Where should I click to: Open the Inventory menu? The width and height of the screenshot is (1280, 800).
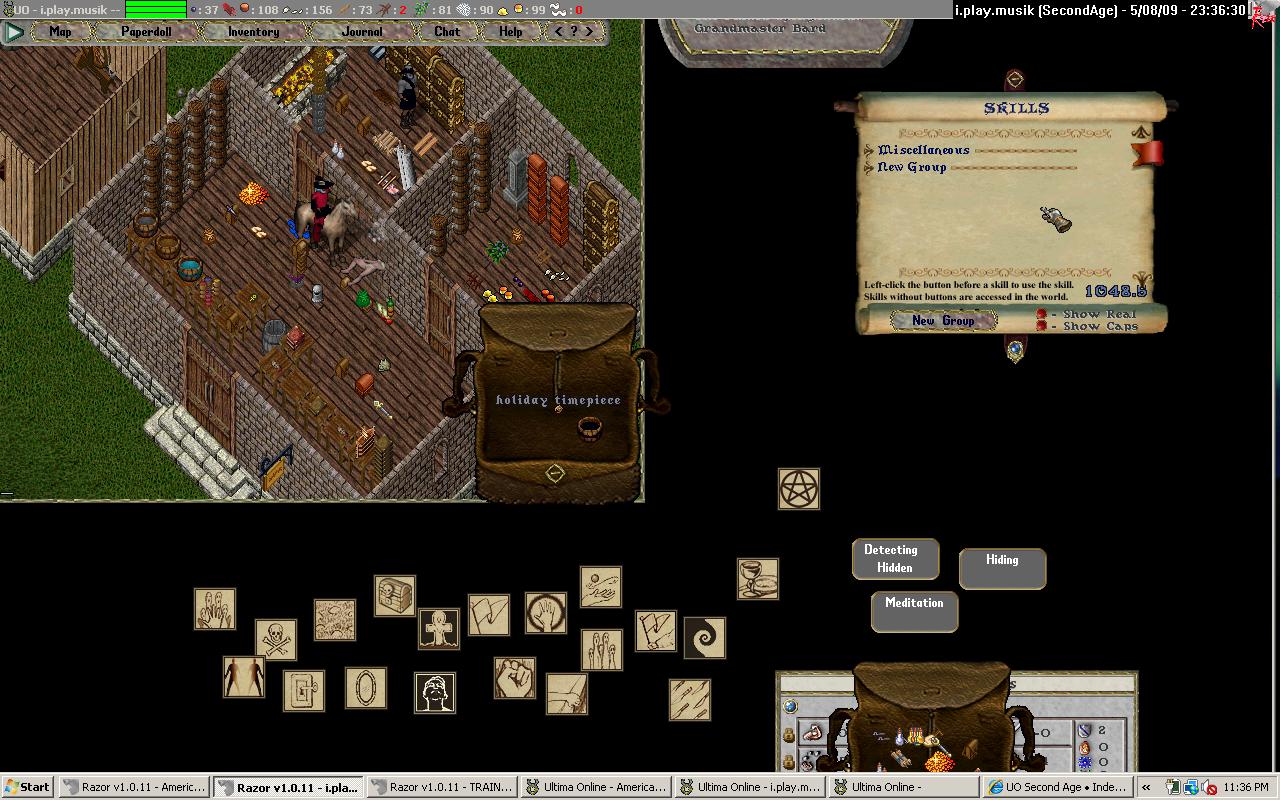(253, 32)
